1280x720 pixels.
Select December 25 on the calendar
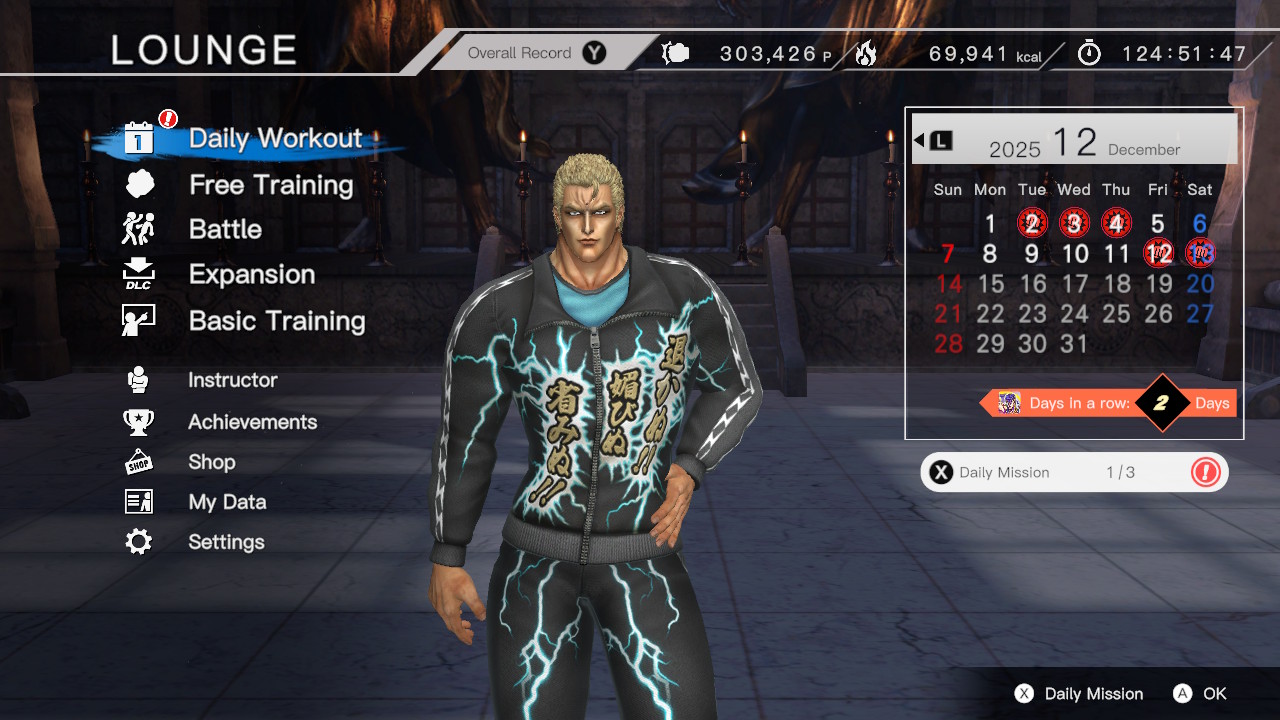[x=1116, y=313]
